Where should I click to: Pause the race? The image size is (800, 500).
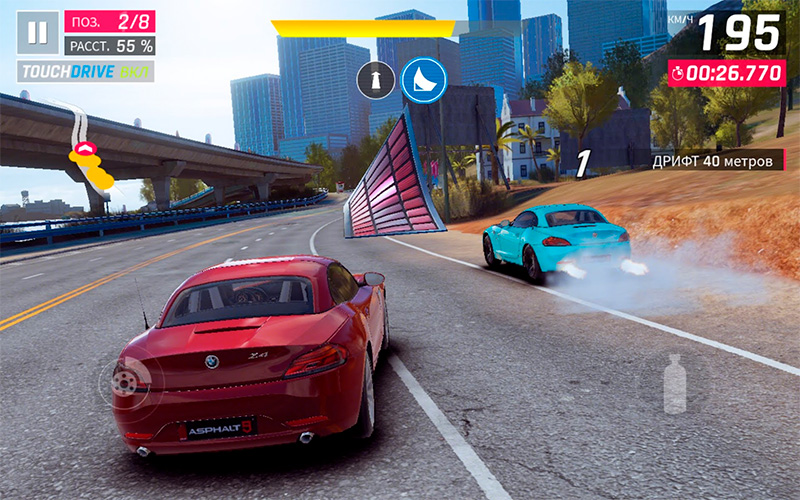tap(37, 33)
